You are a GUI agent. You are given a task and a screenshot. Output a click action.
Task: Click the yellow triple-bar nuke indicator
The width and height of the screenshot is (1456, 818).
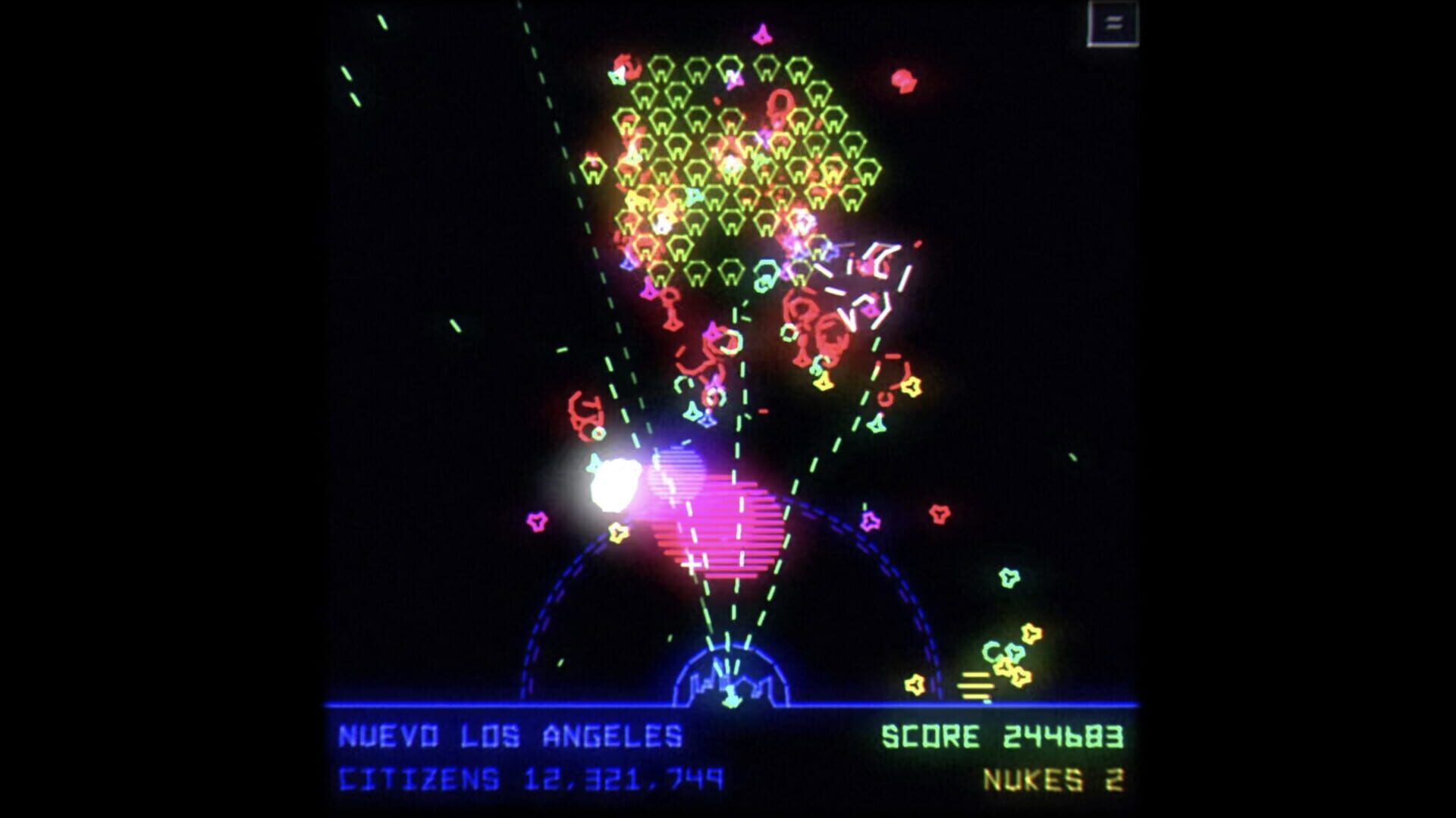975,685
